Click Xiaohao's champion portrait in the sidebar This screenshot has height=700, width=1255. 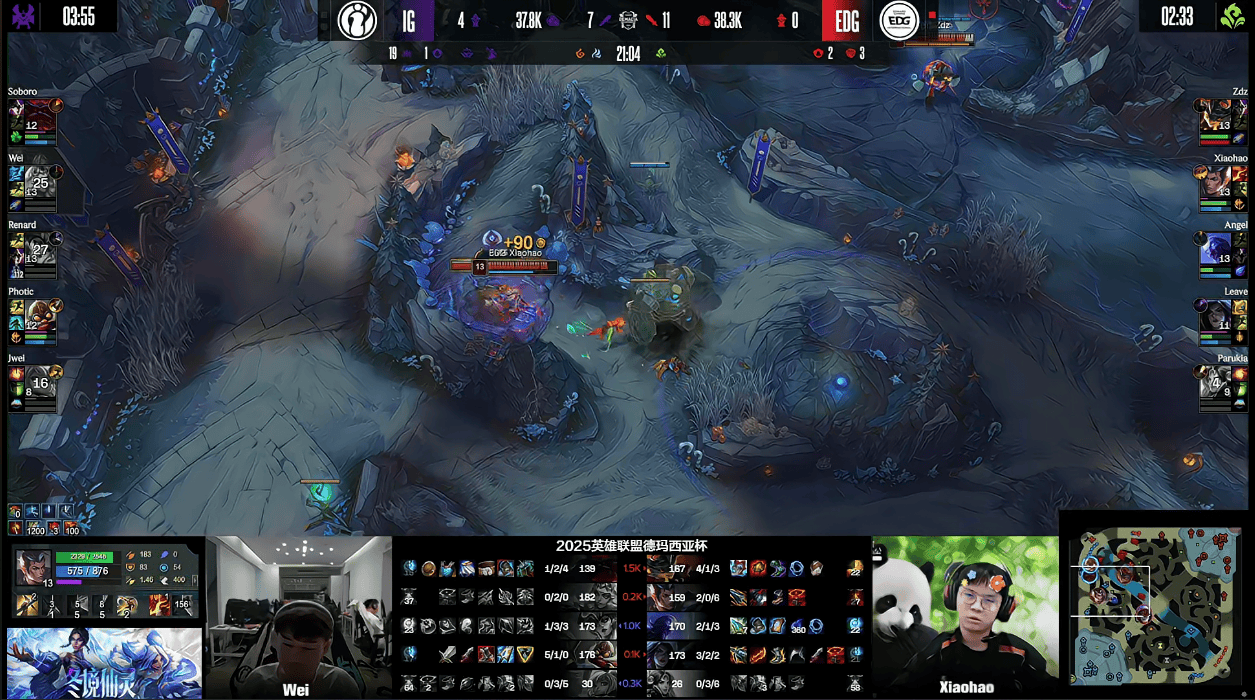(1215, 181)
